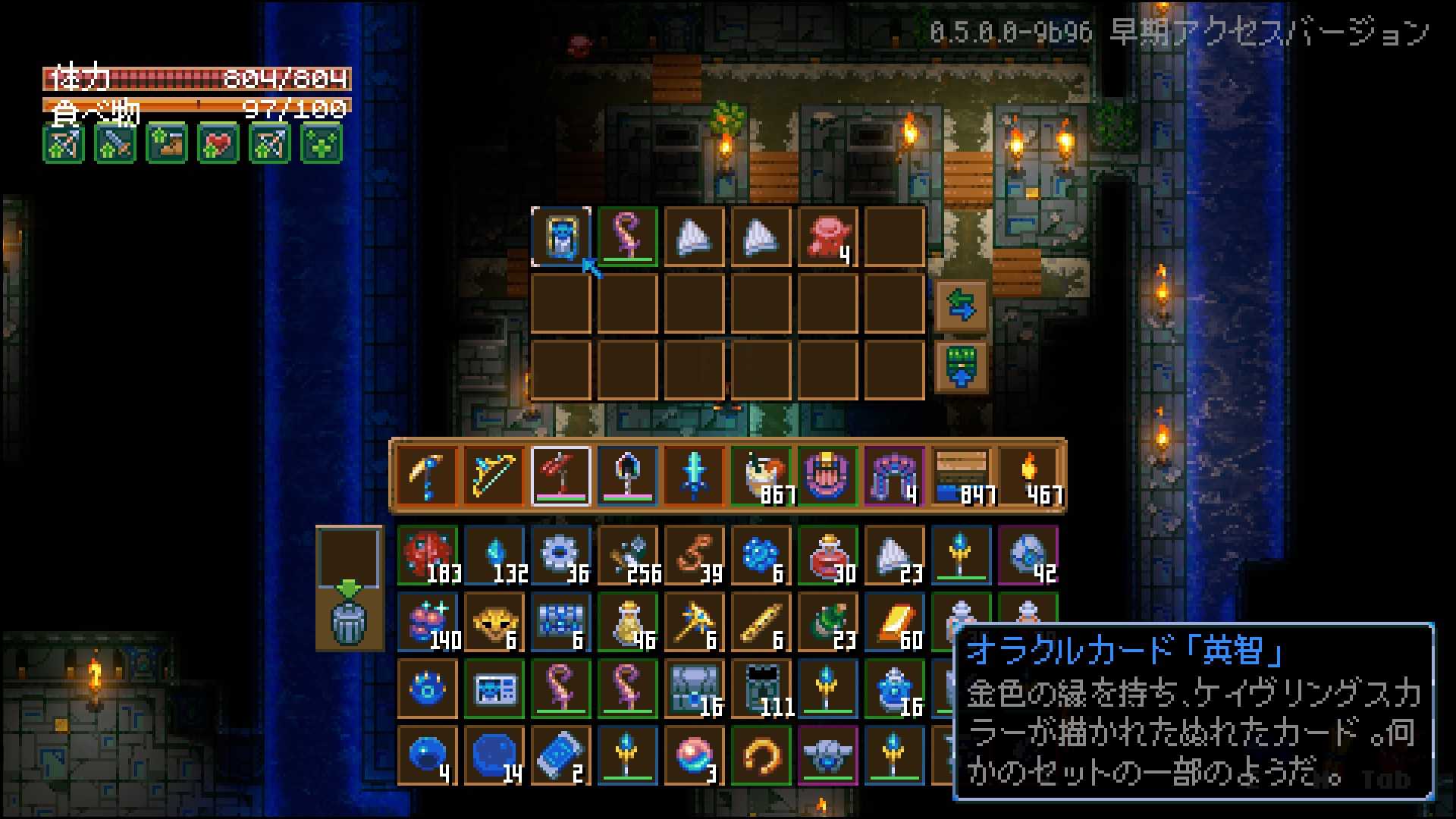Select the chest item with 111 count
Screen dimensions: 1456x819
761,690
